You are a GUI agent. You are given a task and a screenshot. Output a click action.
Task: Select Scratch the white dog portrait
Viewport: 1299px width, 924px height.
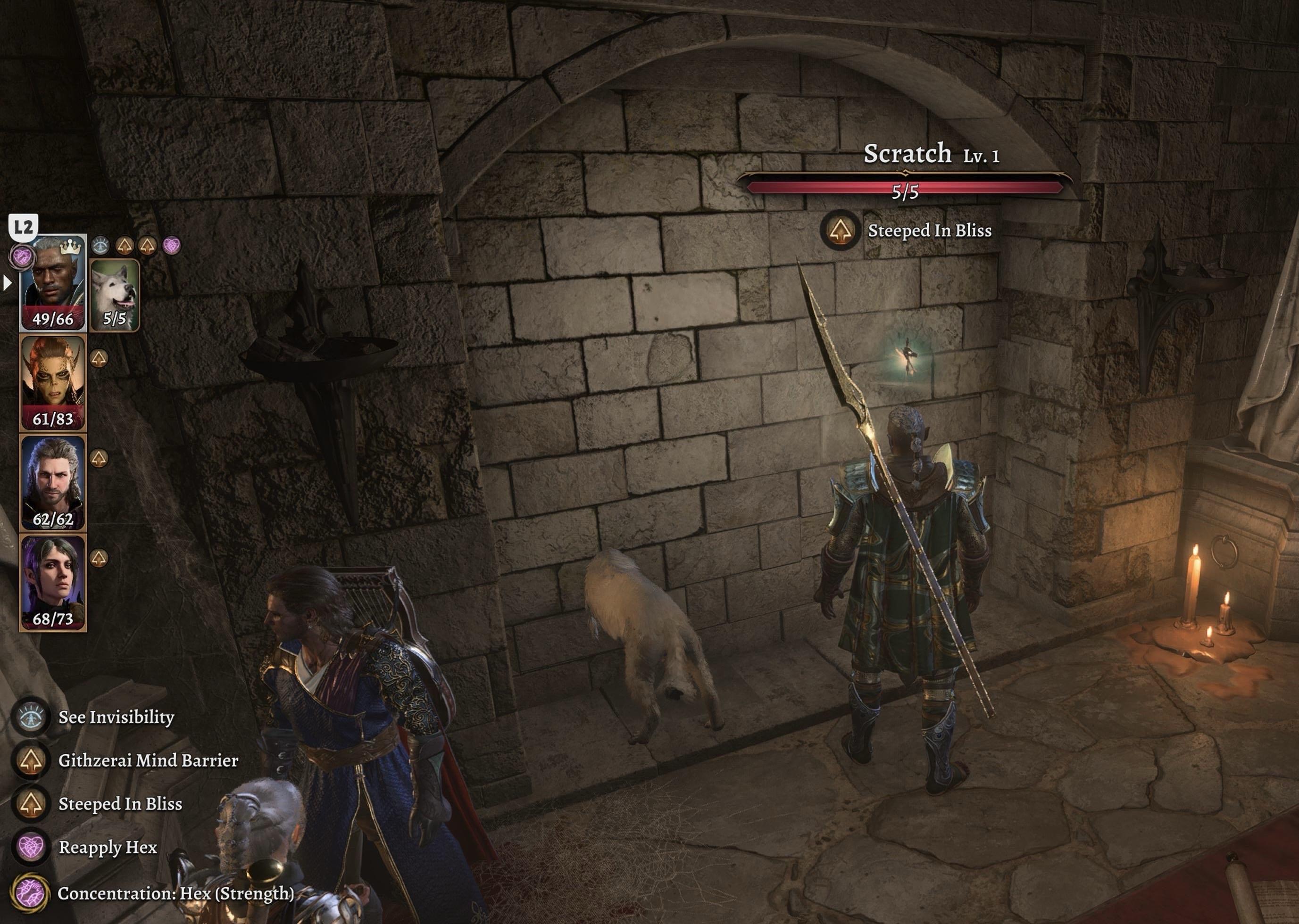click(115, 294)
